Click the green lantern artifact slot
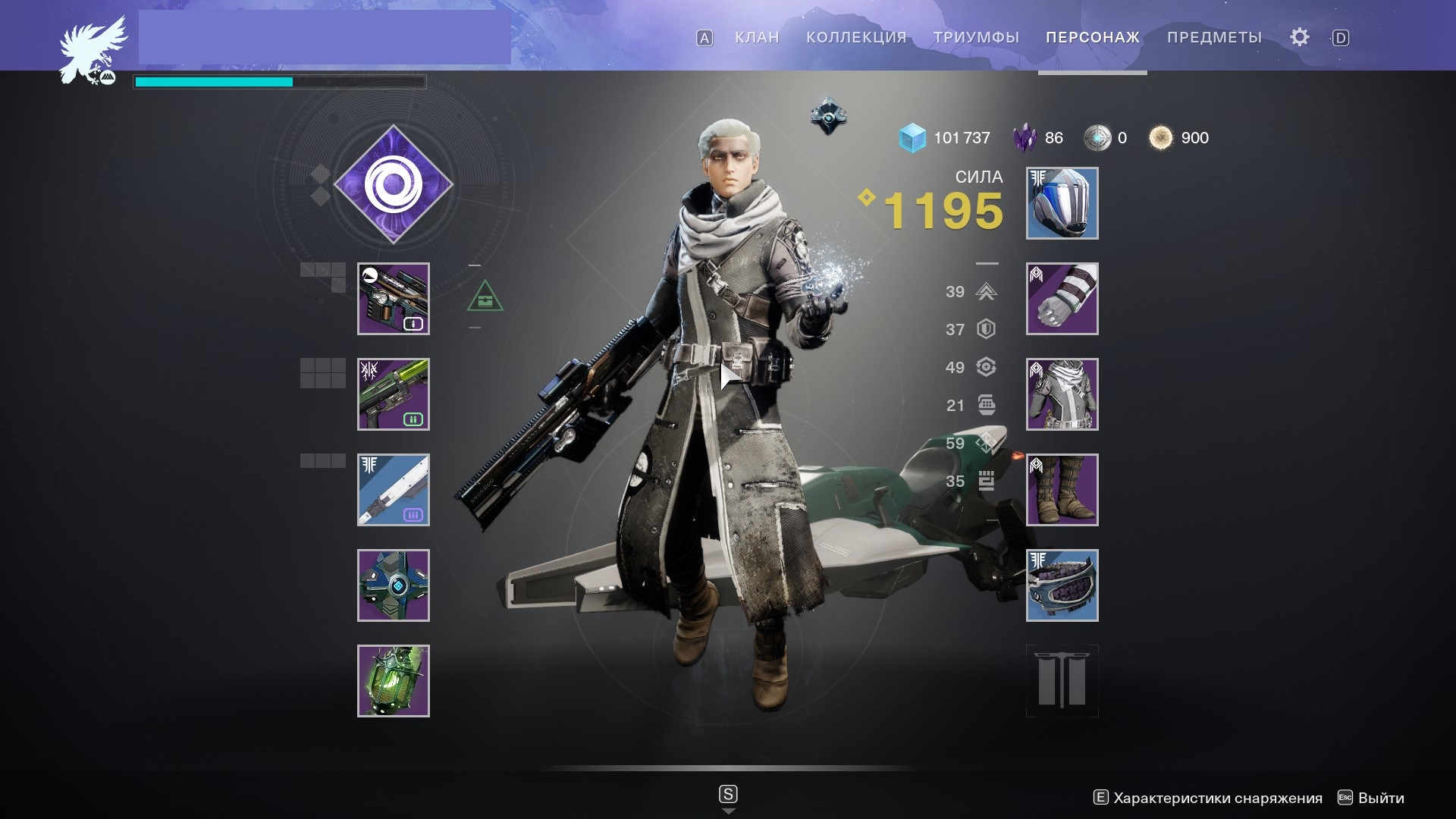The image size is (1456, 819). point(394,681)
